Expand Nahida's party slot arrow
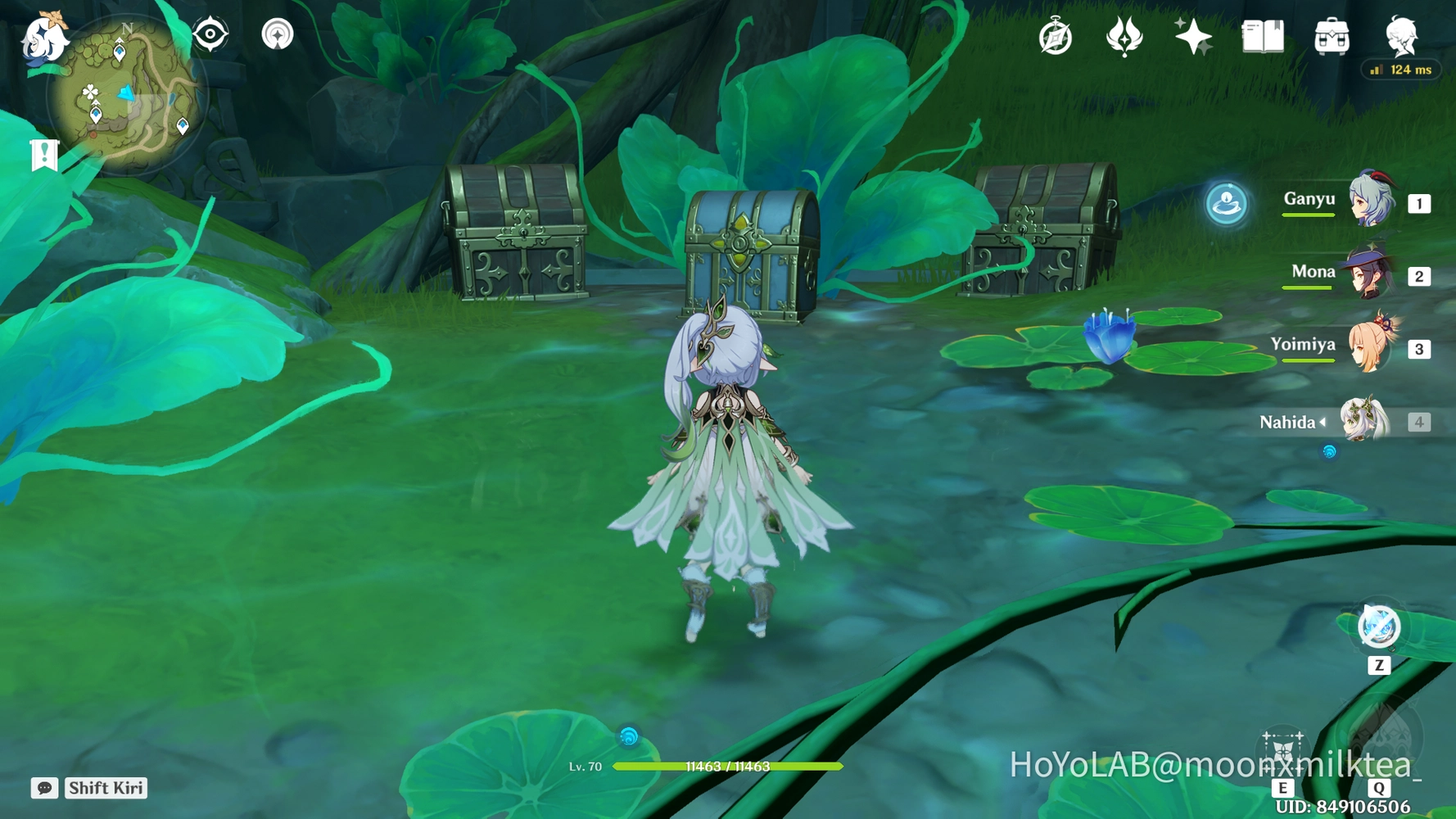The height and width of the screenshot is (819, 1456). tap(1324, 423)
